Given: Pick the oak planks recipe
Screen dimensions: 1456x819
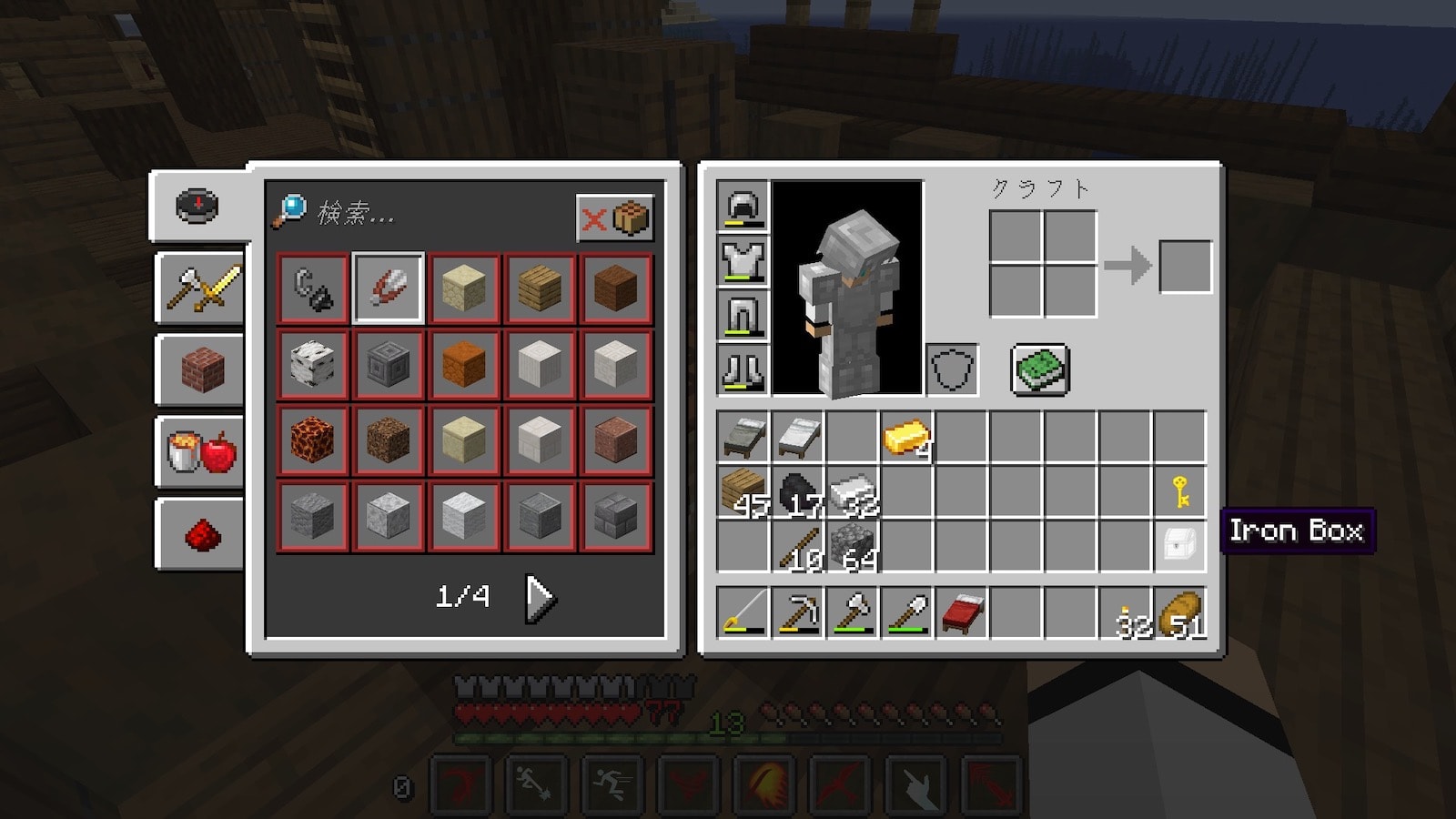Looking at the screenshot, I should coord(540,288).
